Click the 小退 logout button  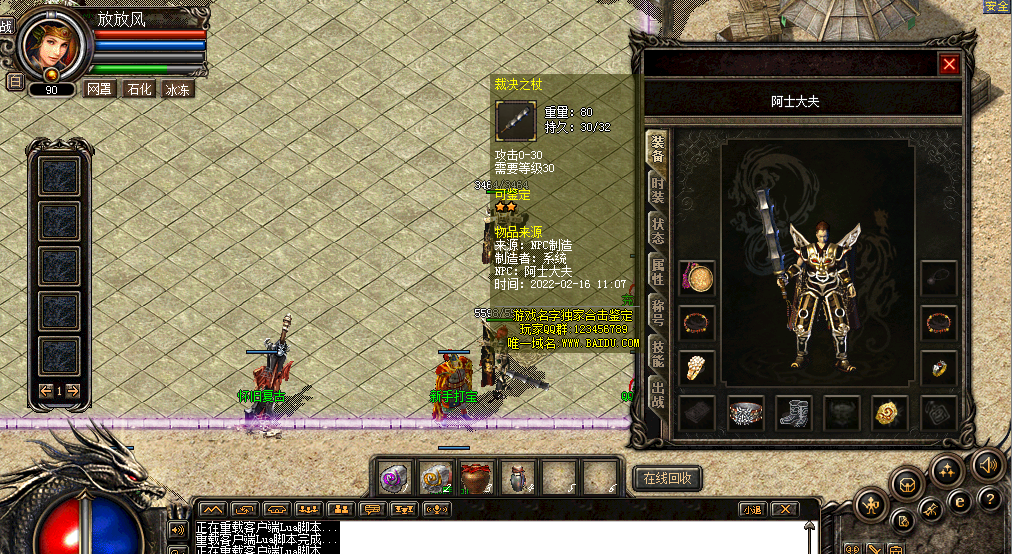point(752,509)
